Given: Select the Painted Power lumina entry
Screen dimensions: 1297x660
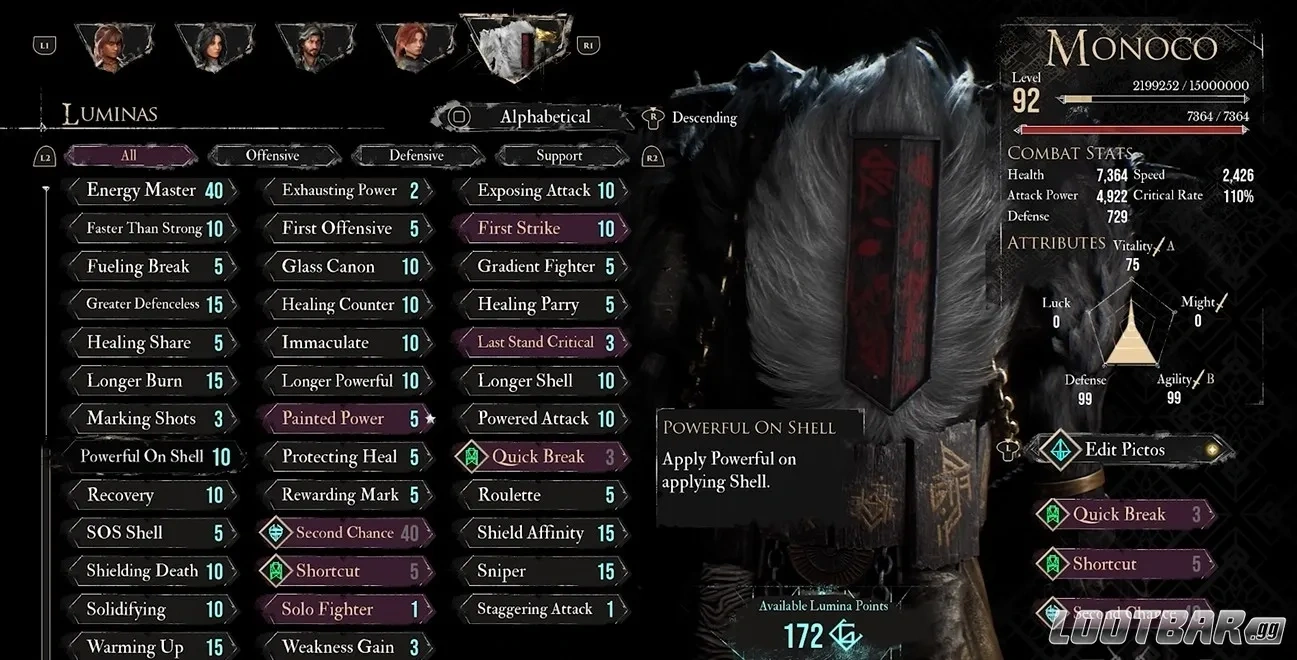Looking at the screenshot, I should point(341,418).
